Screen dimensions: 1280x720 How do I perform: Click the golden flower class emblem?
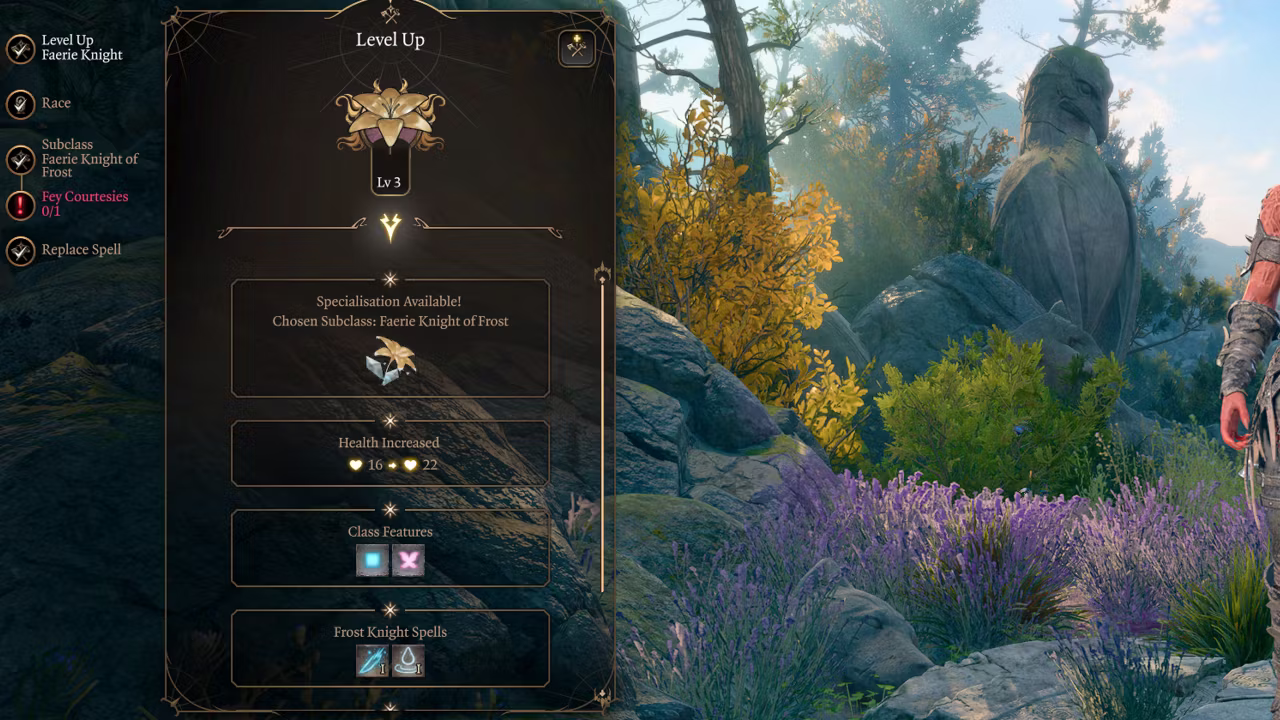[x=390, y=115]
